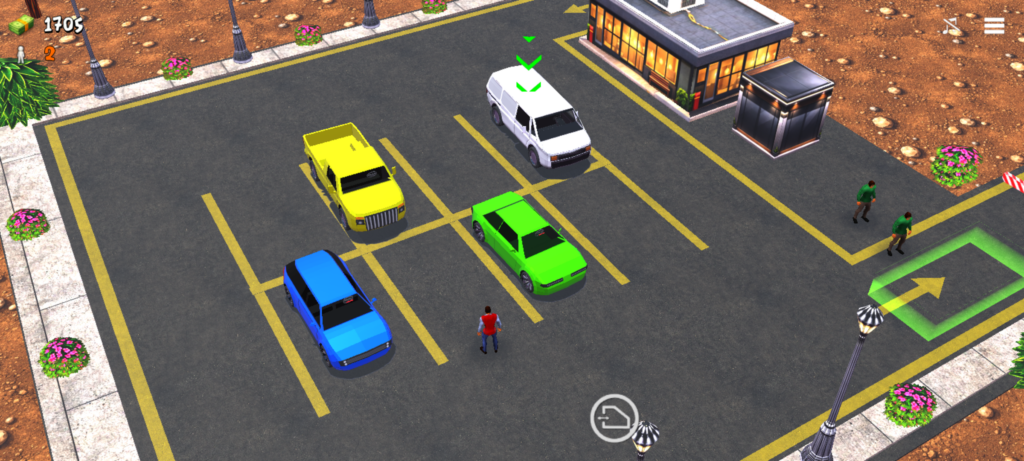This screenshot has width=1024, height=461.
Task: Tap the enter-car button
Action: coord(614,418)
